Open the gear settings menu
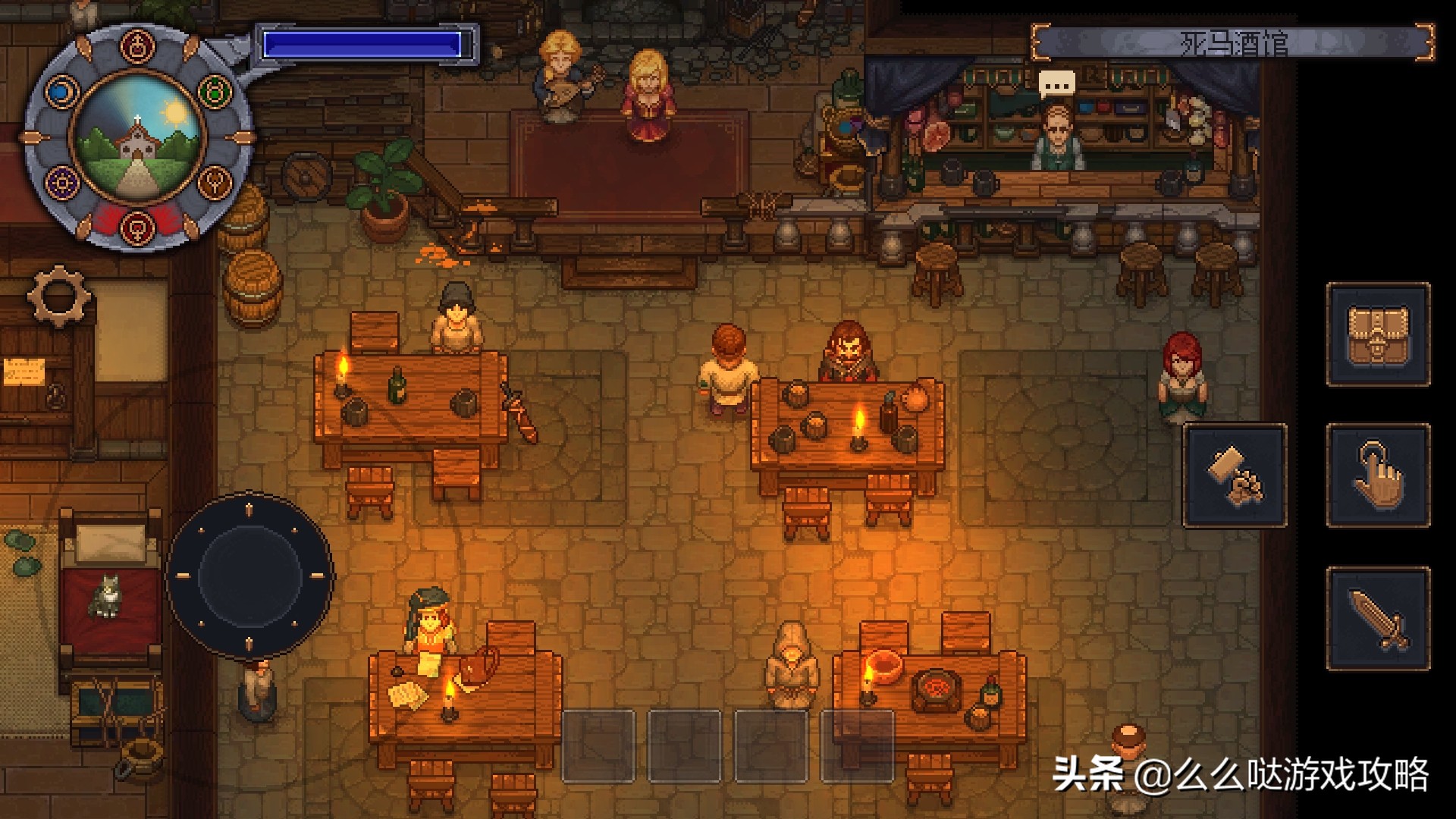 [59, 294]
